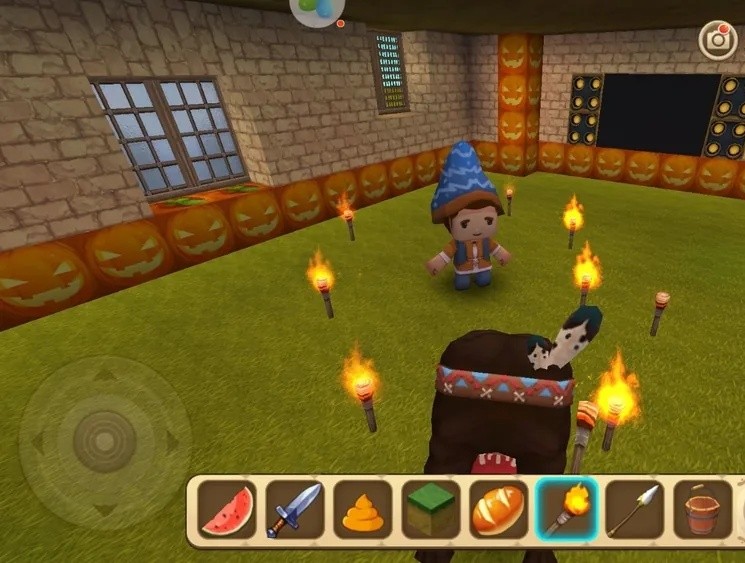The width and height of the screenshot is (745, 563).
Task: Select the highlighted torch slot
Action: point(567,510)
